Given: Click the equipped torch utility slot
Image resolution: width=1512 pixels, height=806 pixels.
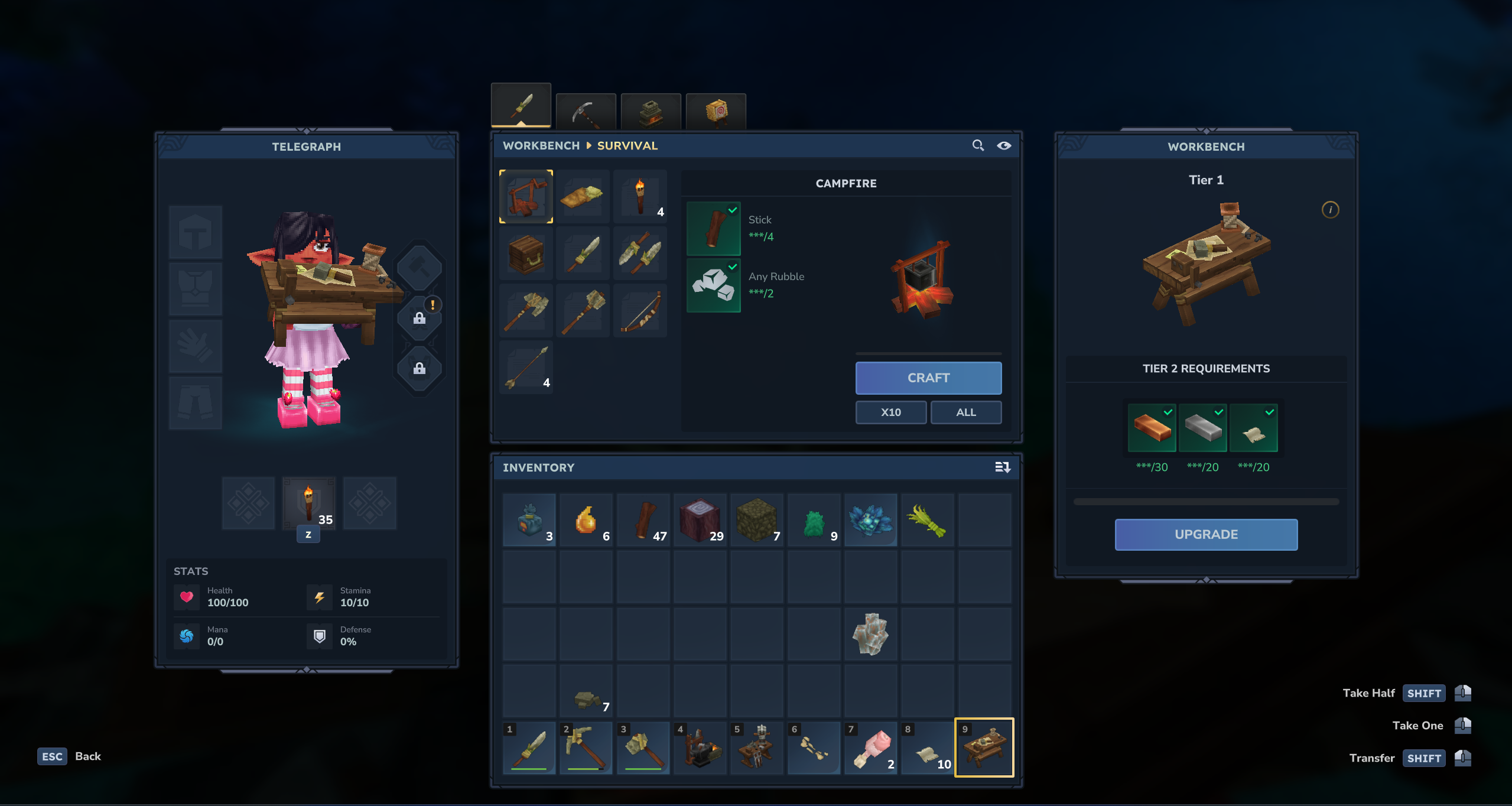Looking at the screenshot, I should coord(308,503).
